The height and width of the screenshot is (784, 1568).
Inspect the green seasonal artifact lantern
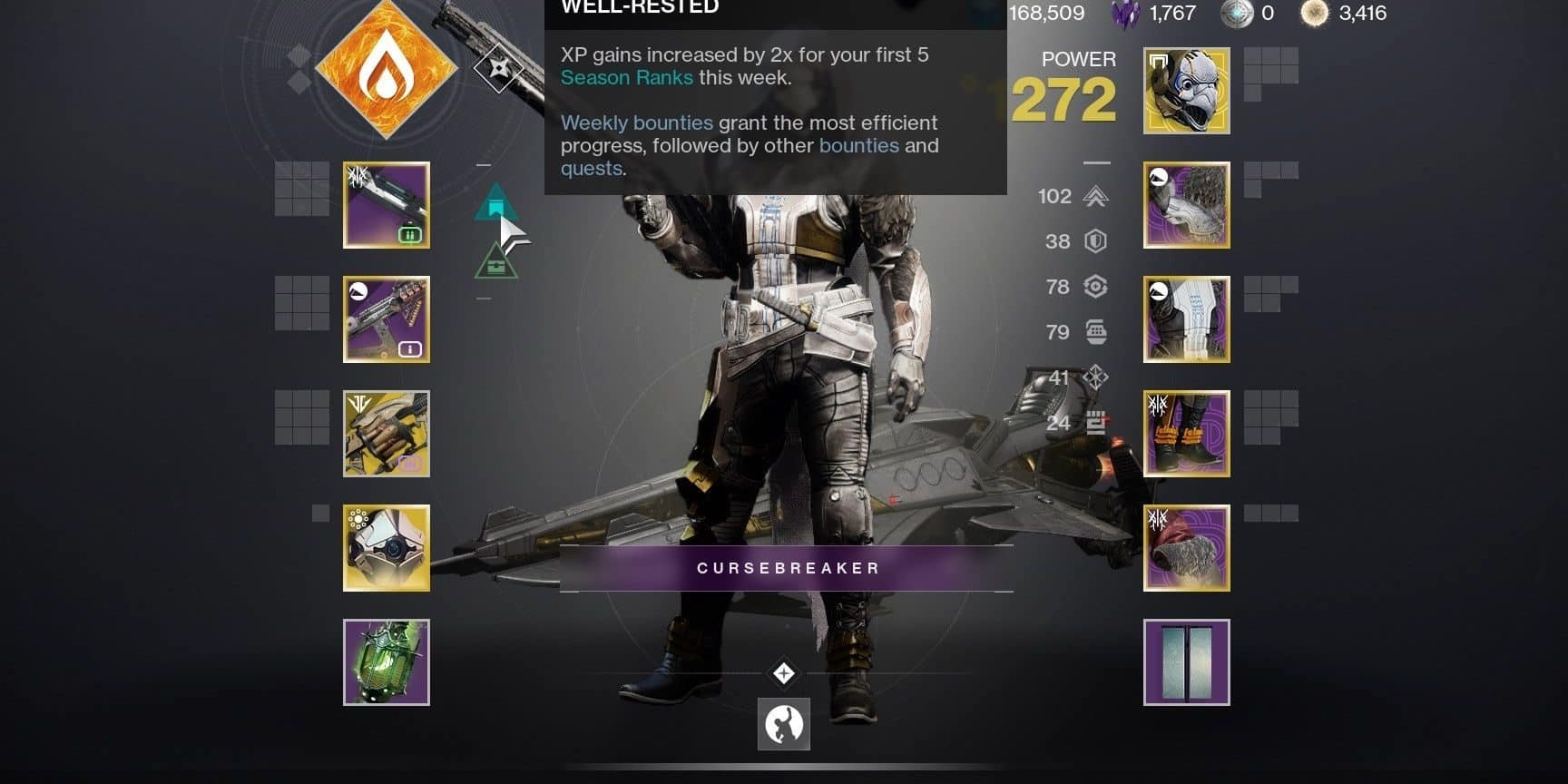[x=386, y=662]
